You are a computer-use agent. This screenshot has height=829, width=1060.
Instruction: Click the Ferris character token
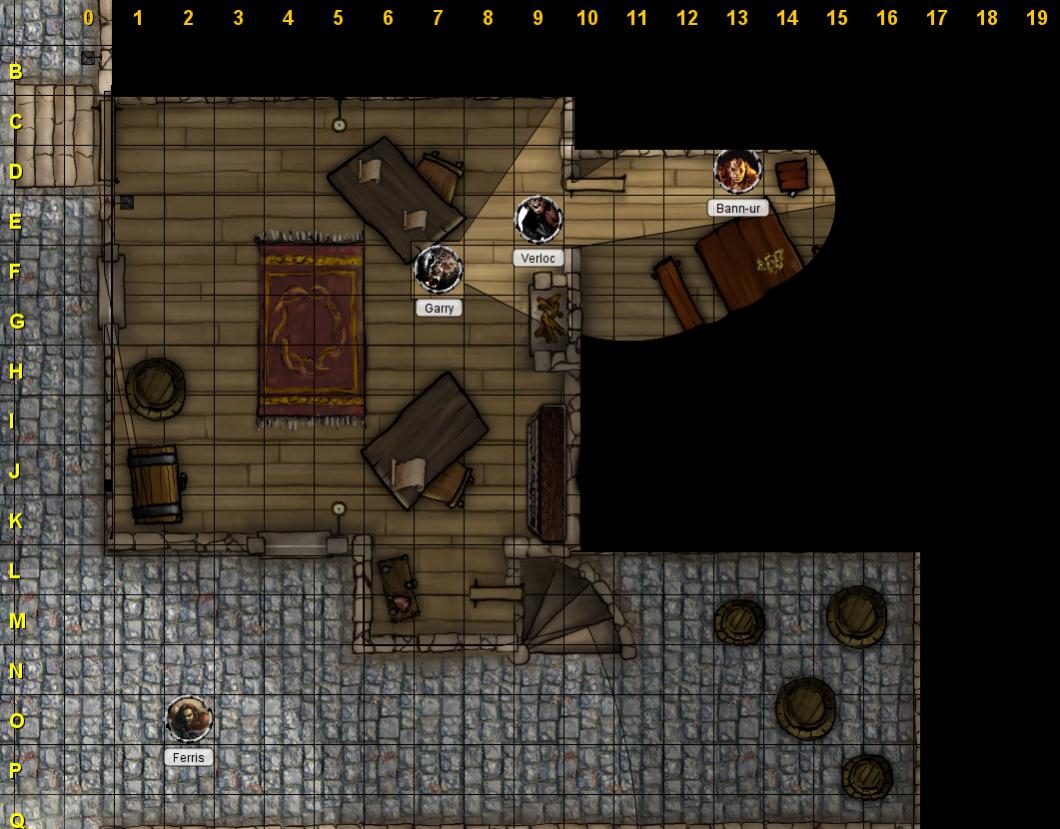(x=188, y=719)
